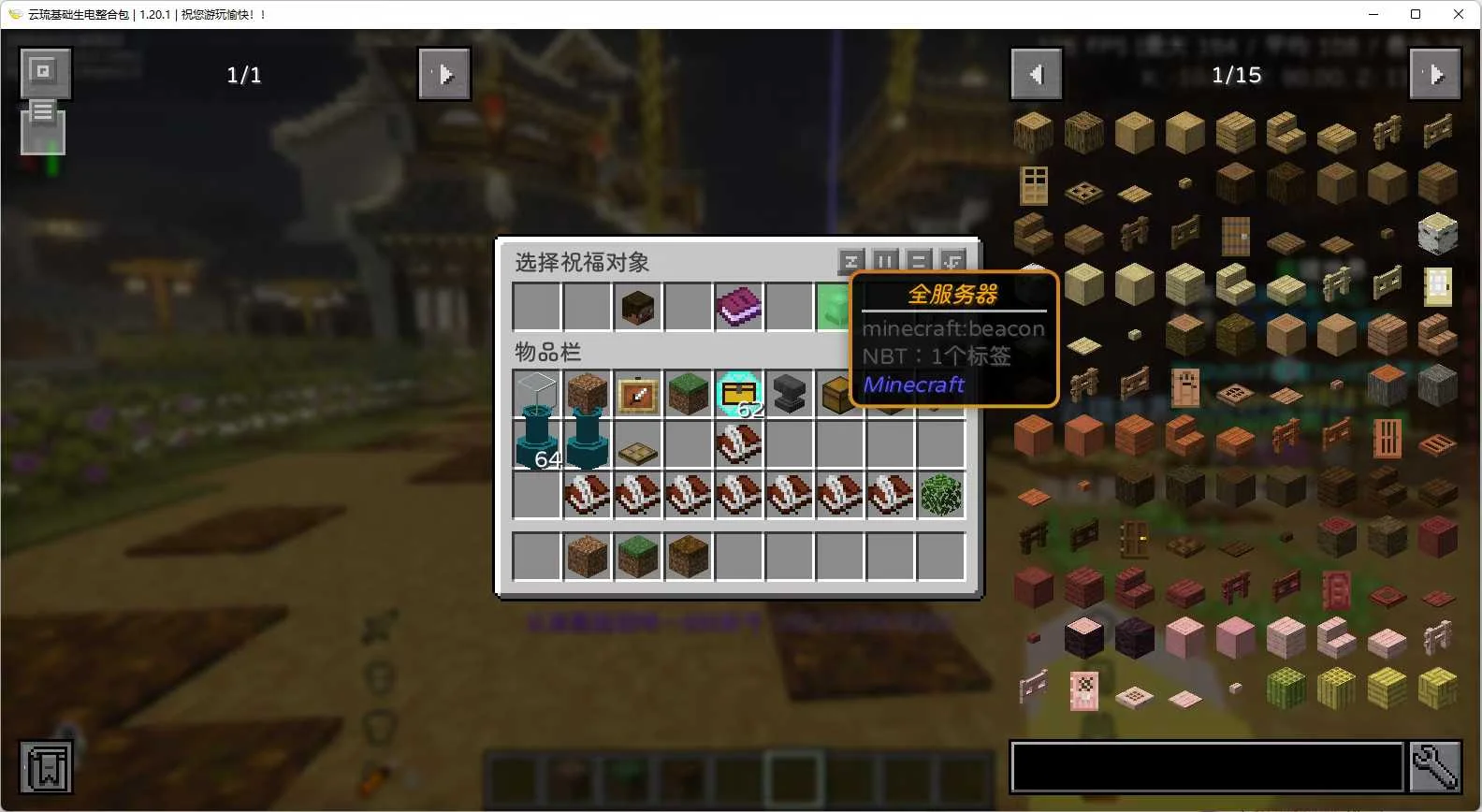This screenshot has width=1482, height=812.
Task: Open the wrench configuration button
Action: point(1435,767)
